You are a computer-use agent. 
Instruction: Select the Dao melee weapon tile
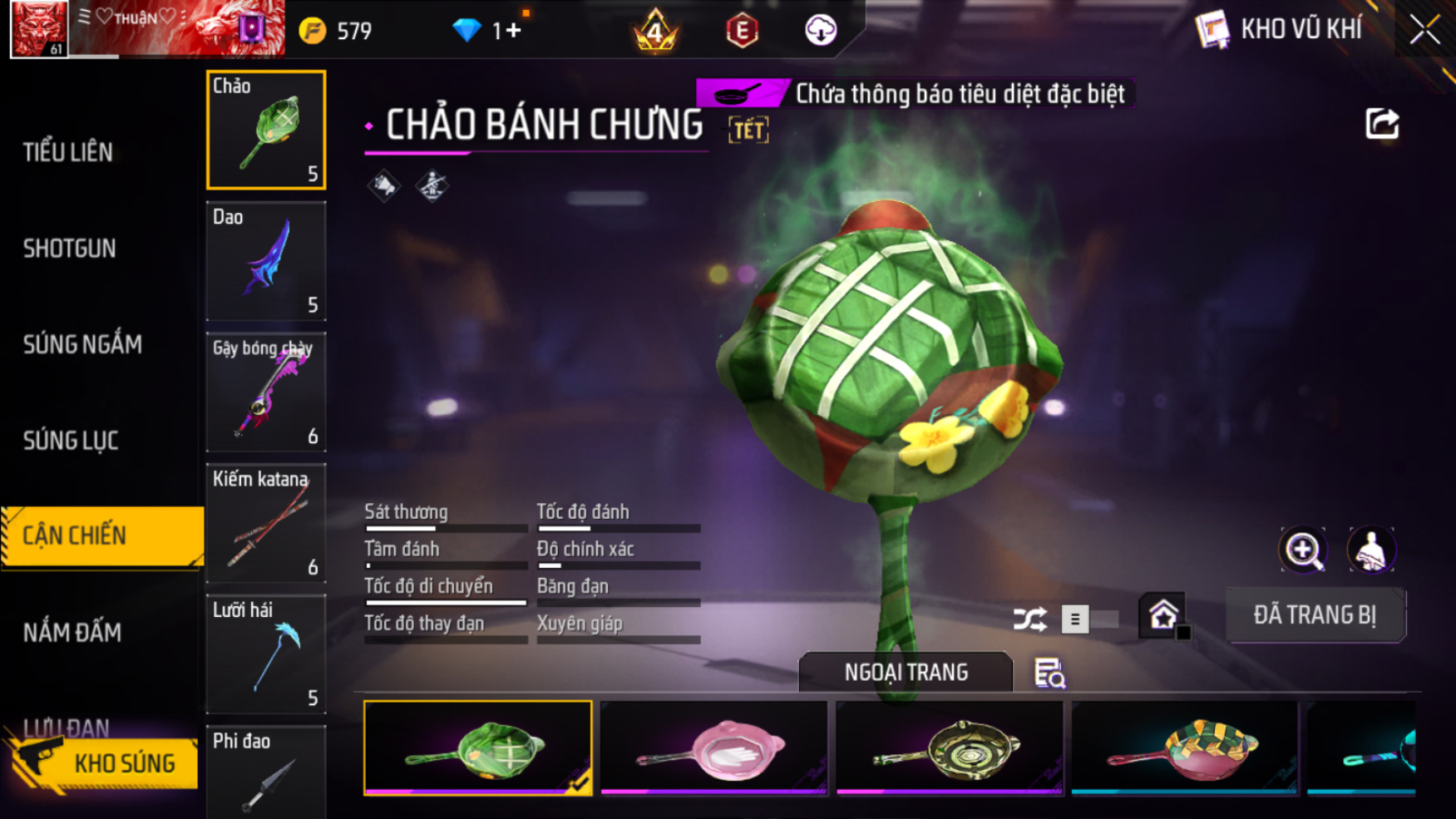pos(266,261)
